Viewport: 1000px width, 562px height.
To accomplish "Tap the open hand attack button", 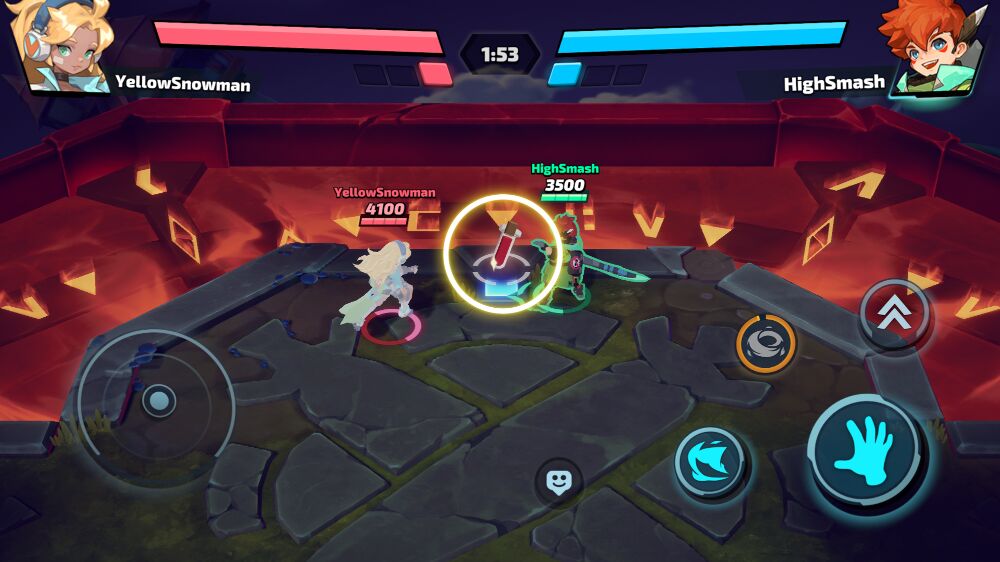I will pos(867,452).
